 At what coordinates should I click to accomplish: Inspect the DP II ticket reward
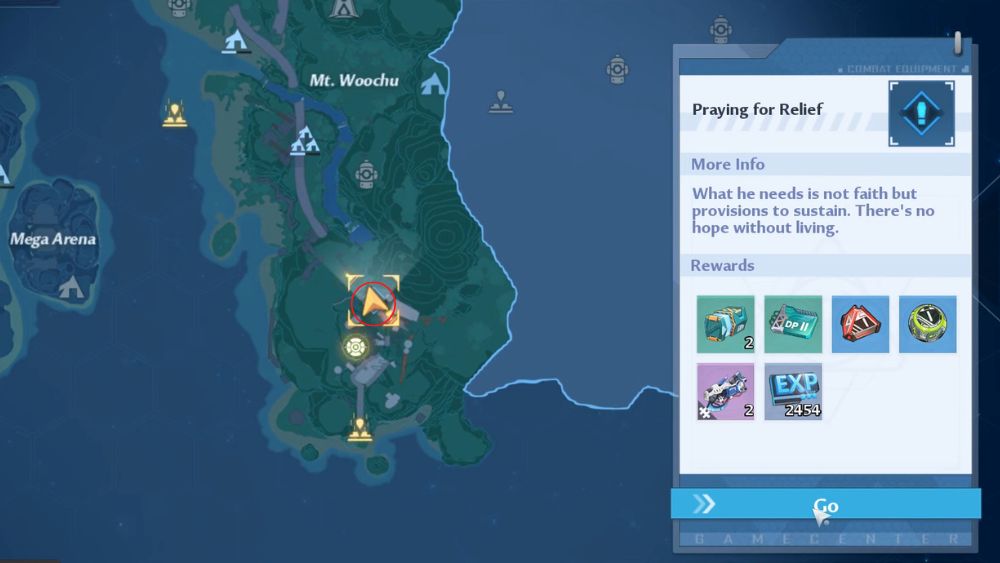pos(793,324)
